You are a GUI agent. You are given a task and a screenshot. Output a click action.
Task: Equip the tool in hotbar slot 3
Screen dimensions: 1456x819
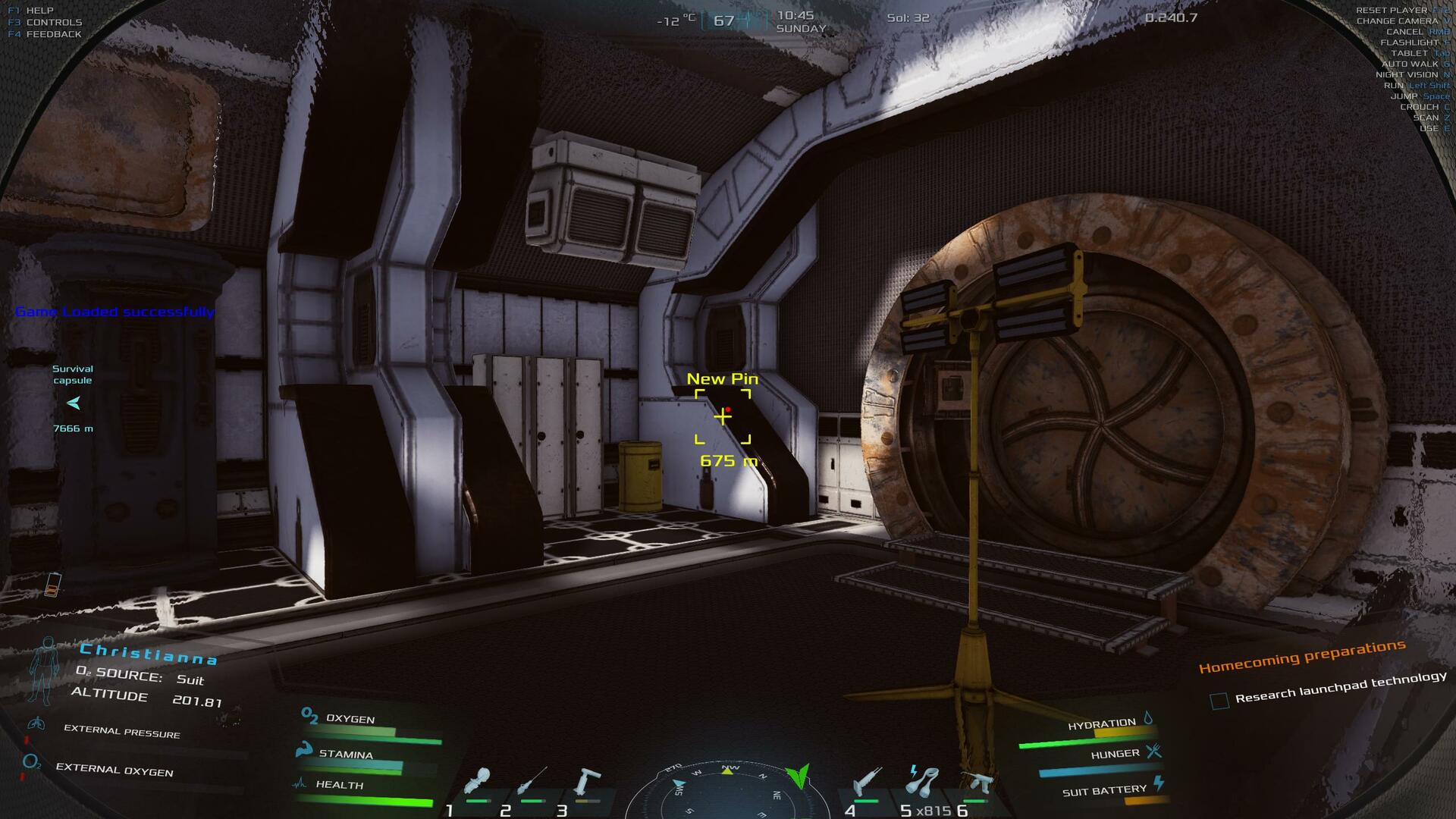click(x=588, y=783)
